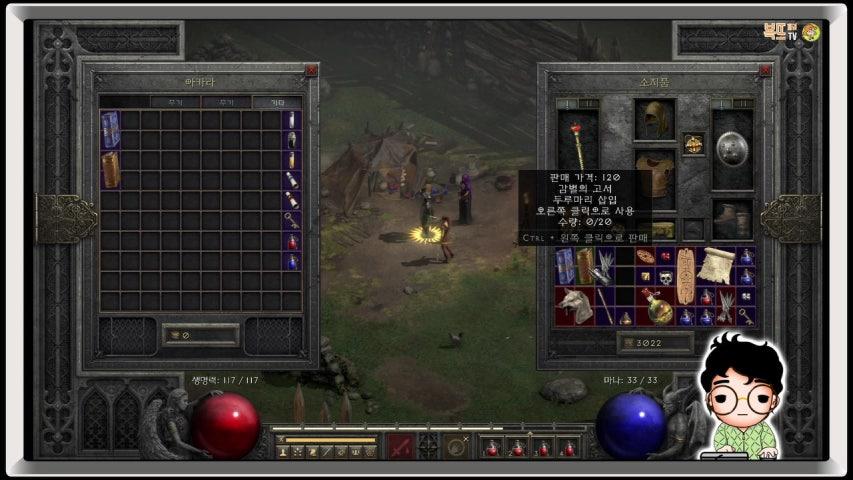Use the first belt health potion
853x480 pixels.
491,447
